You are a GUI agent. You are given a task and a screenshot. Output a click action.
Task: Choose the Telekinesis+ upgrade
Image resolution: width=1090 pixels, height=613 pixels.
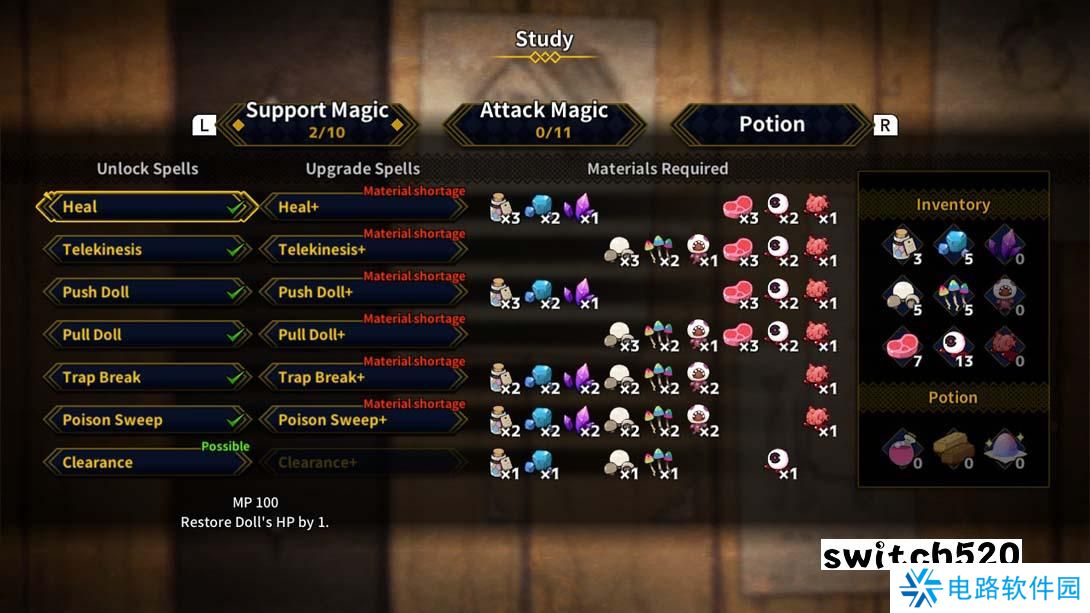point(362,250)
